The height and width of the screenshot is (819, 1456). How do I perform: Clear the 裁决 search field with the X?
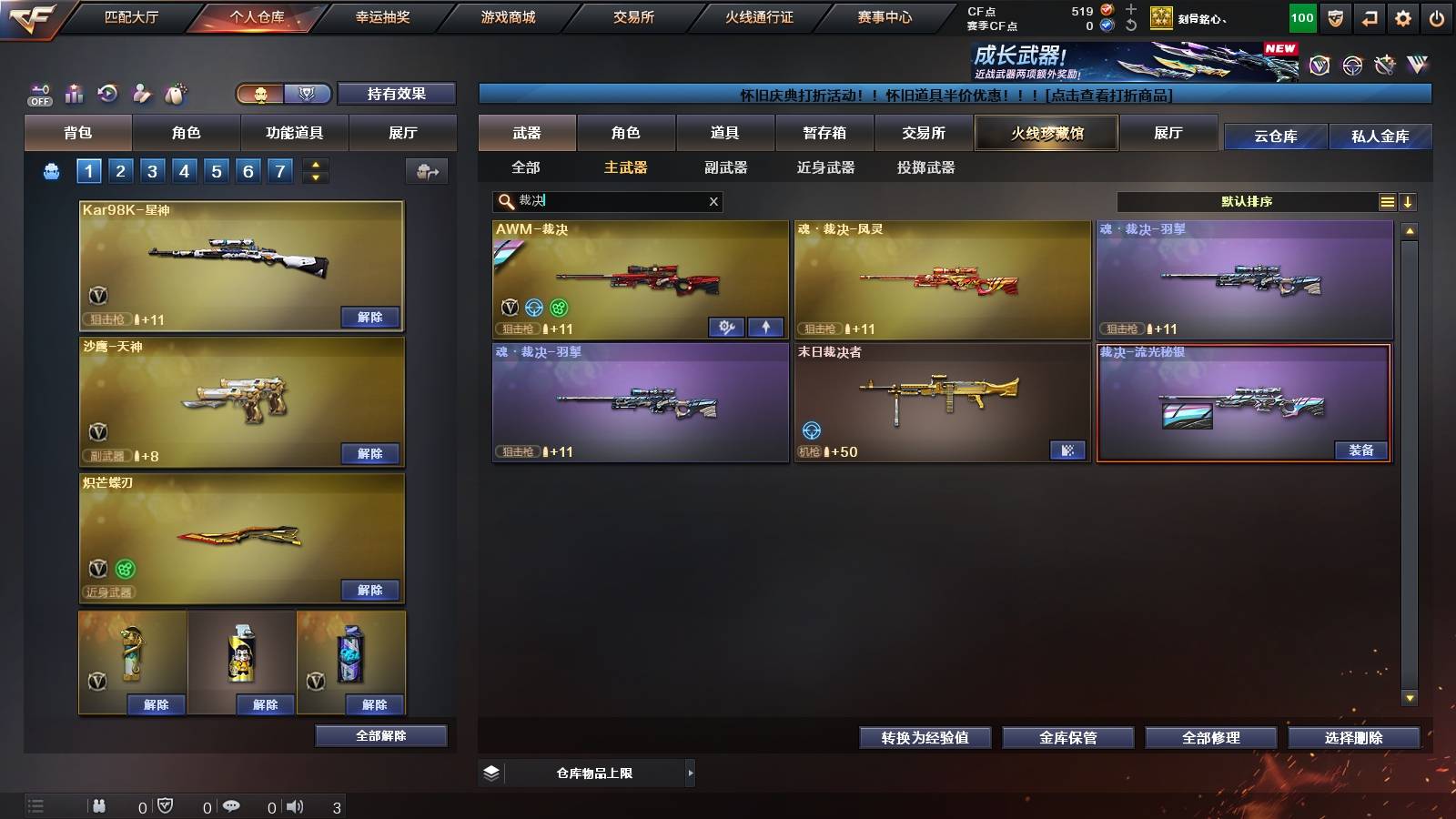click(x=713, y=201)
